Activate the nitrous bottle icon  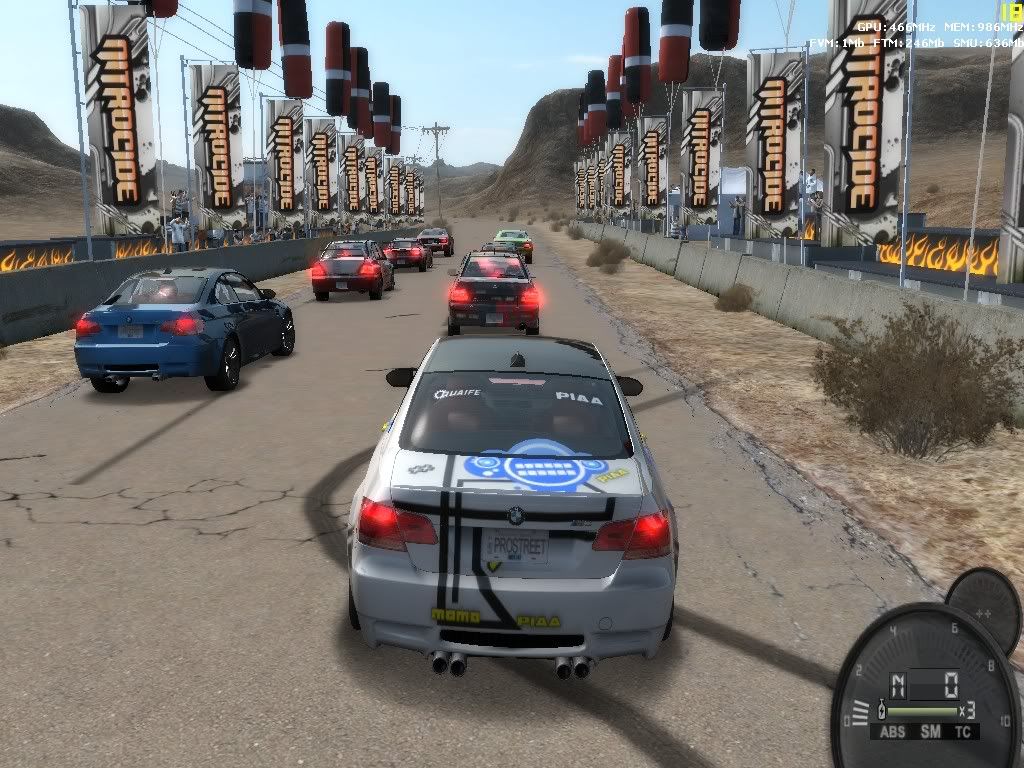tap(883, 710)
